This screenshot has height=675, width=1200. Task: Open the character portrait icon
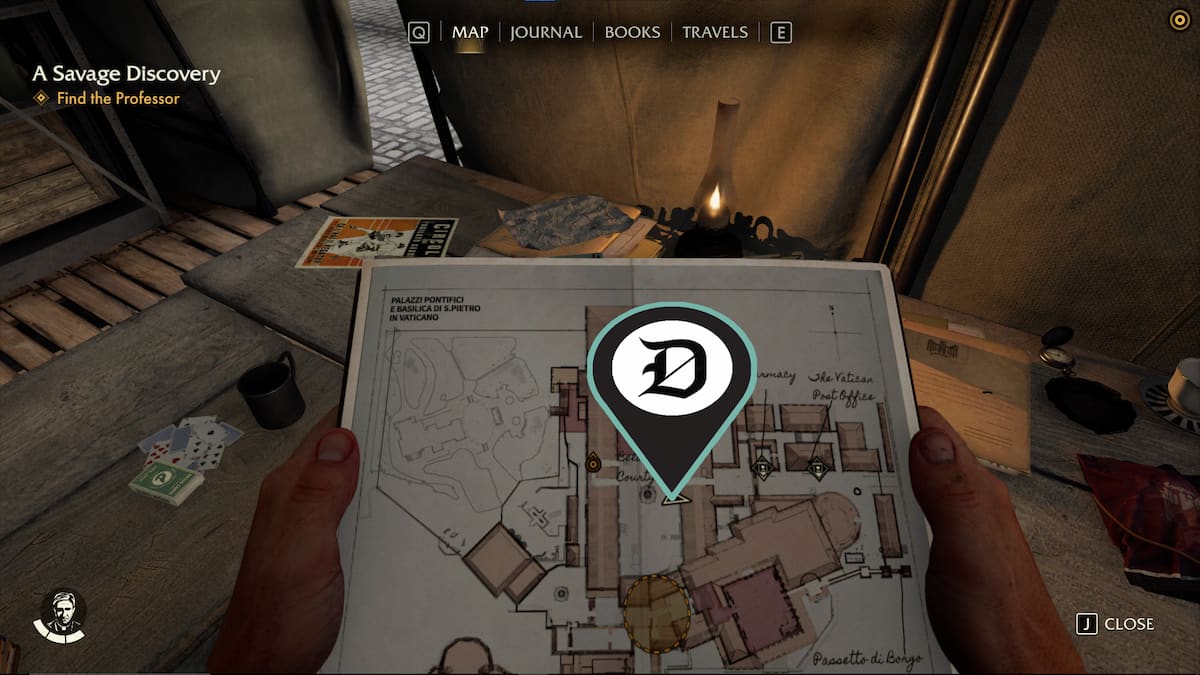60,614
